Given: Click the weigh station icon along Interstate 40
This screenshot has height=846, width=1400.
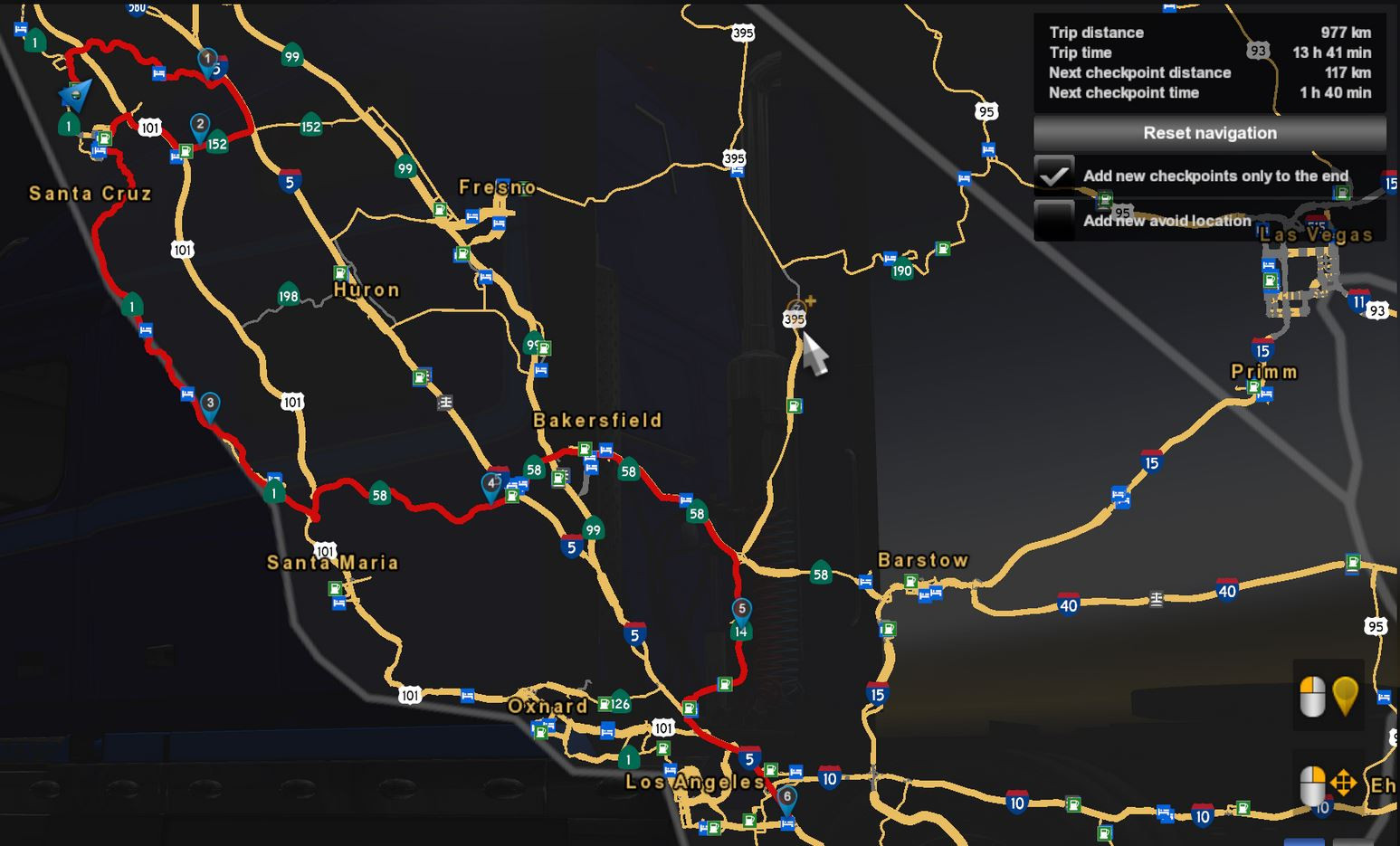Looking at the screenshot, I should click(1156, 596).
